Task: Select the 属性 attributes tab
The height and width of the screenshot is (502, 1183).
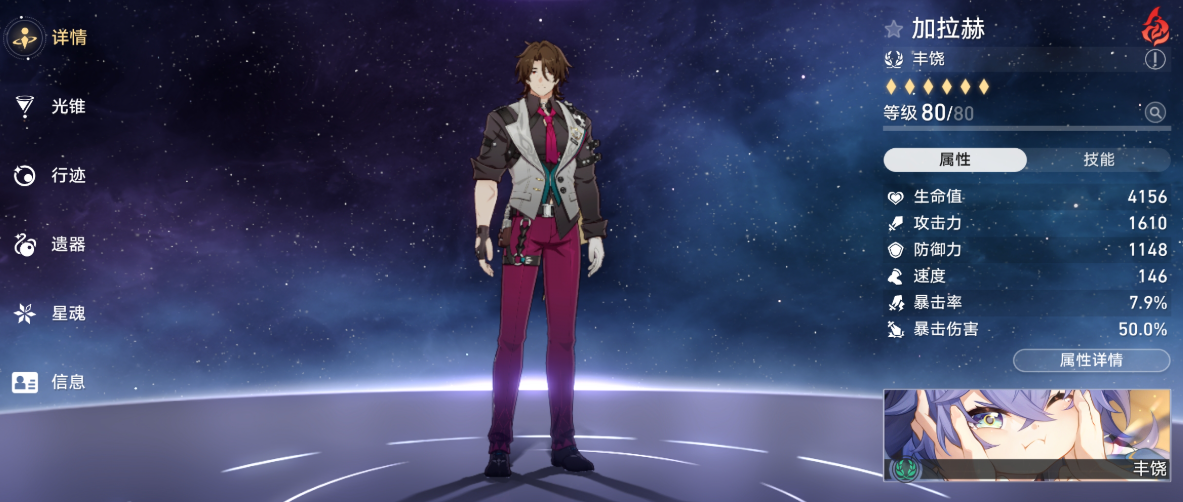Action: [955, 160]
